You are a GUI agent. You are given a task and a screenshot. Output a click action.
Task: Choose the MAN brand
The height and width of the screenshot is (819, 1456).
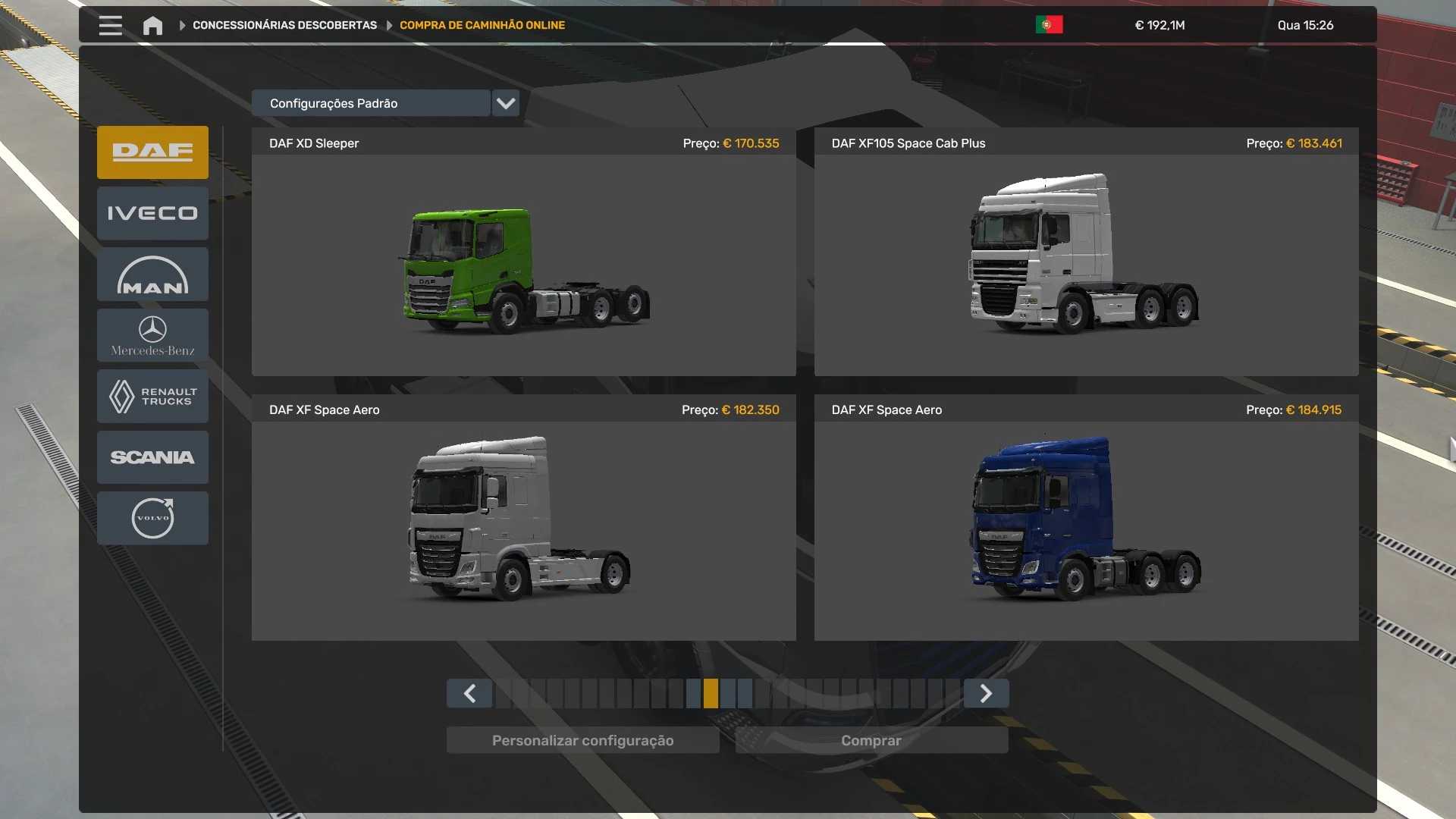pyautogui.click(x=152, y=275)
